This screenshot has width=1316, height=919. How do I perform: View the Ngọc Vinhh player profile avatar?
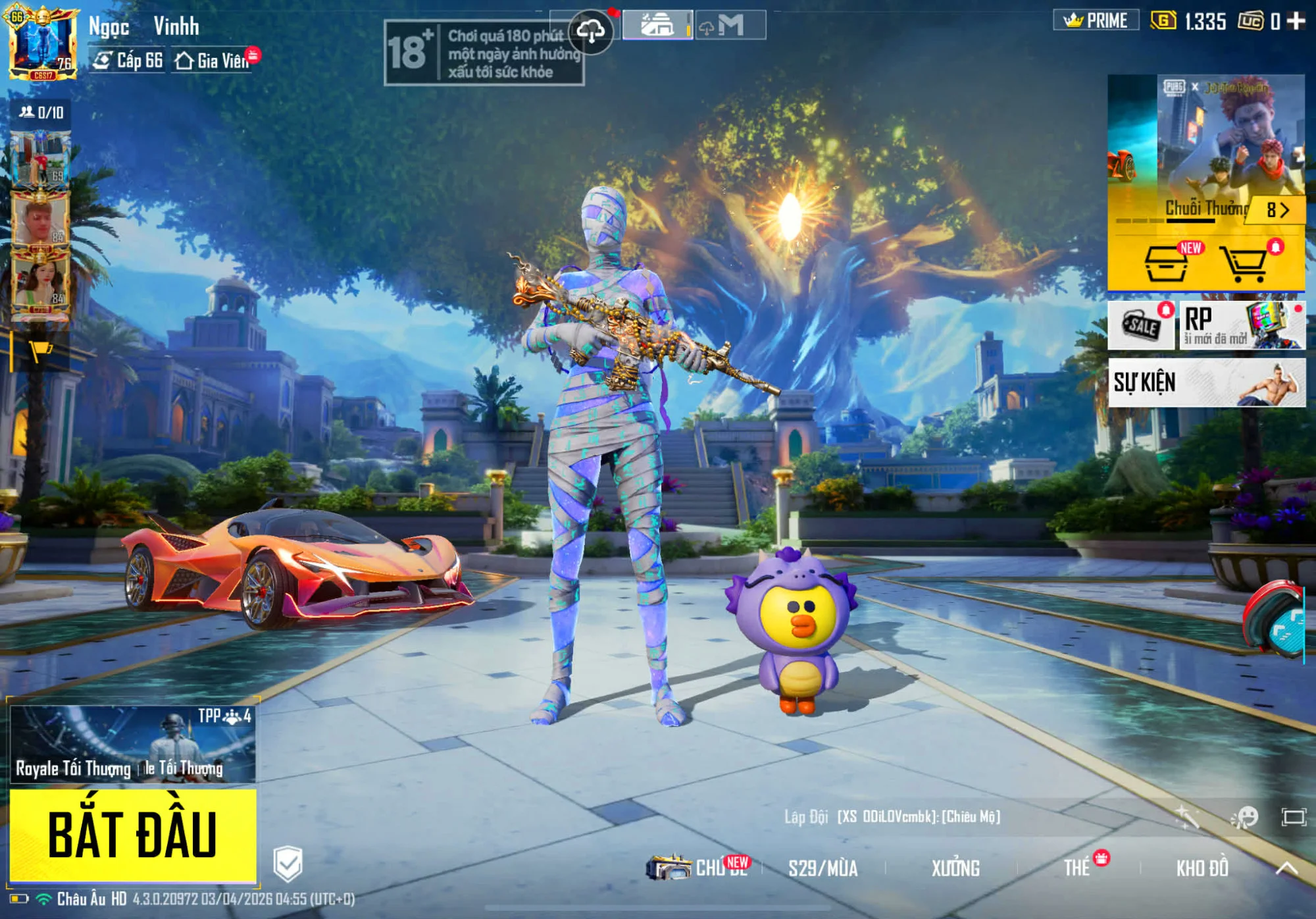42,42
